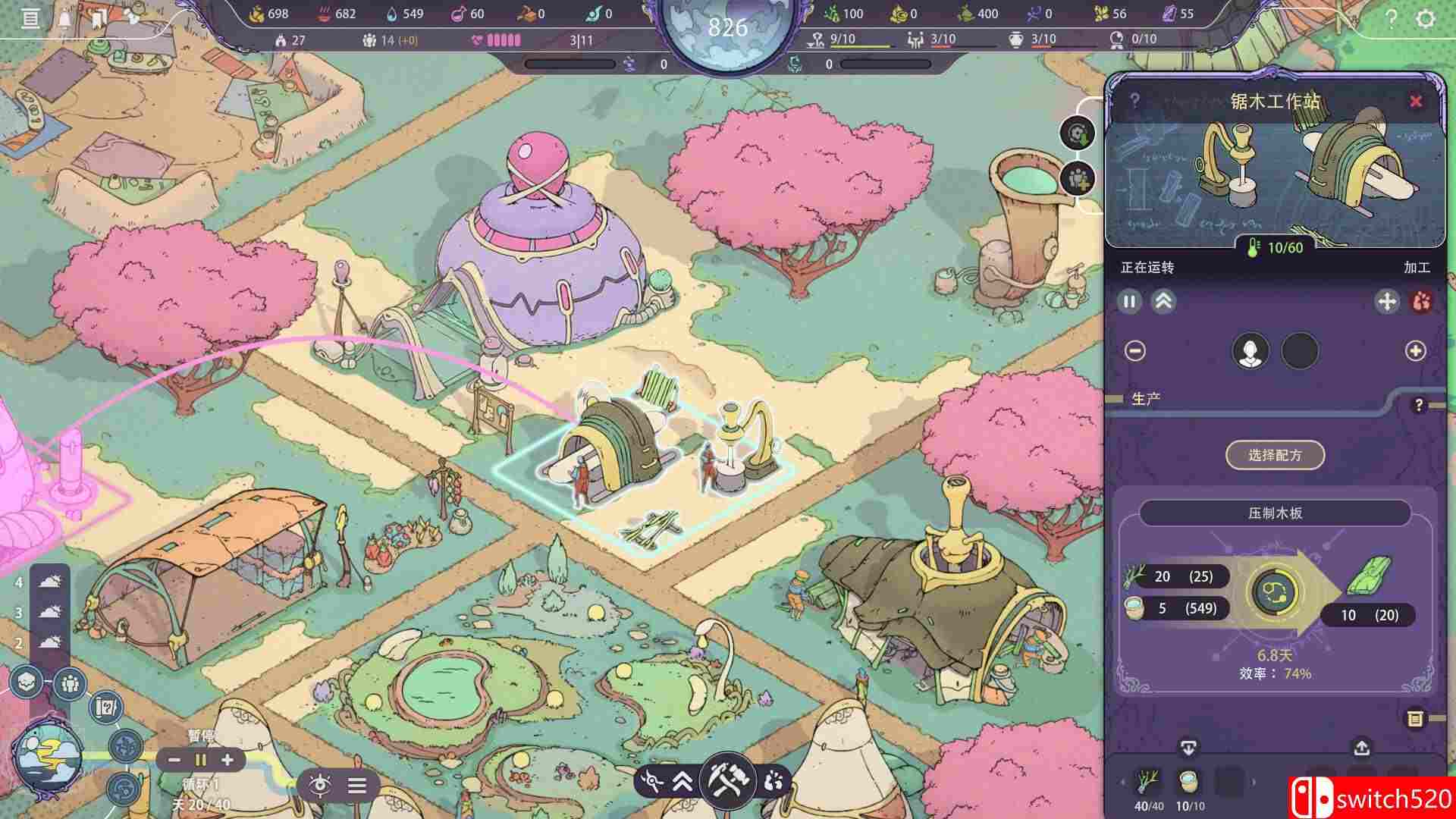Viewport: 1456px width, 819px height.
Task: Toggle the input delivery arrow above ingredient slots
Action: [1188, 748]
